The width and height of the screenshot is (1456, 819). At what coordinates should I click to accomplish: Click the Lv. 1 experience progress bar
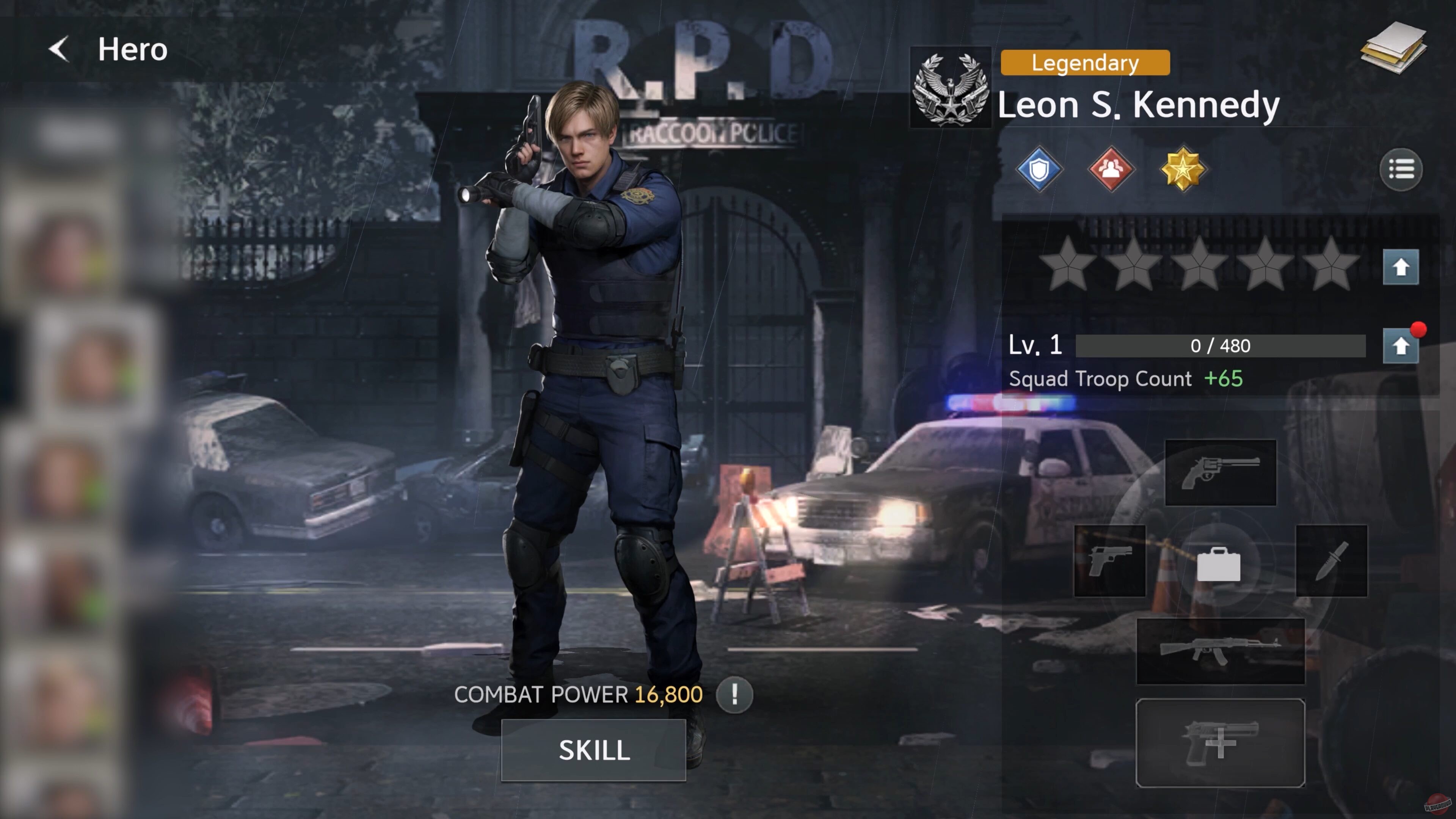click(x=1221, y=347)
